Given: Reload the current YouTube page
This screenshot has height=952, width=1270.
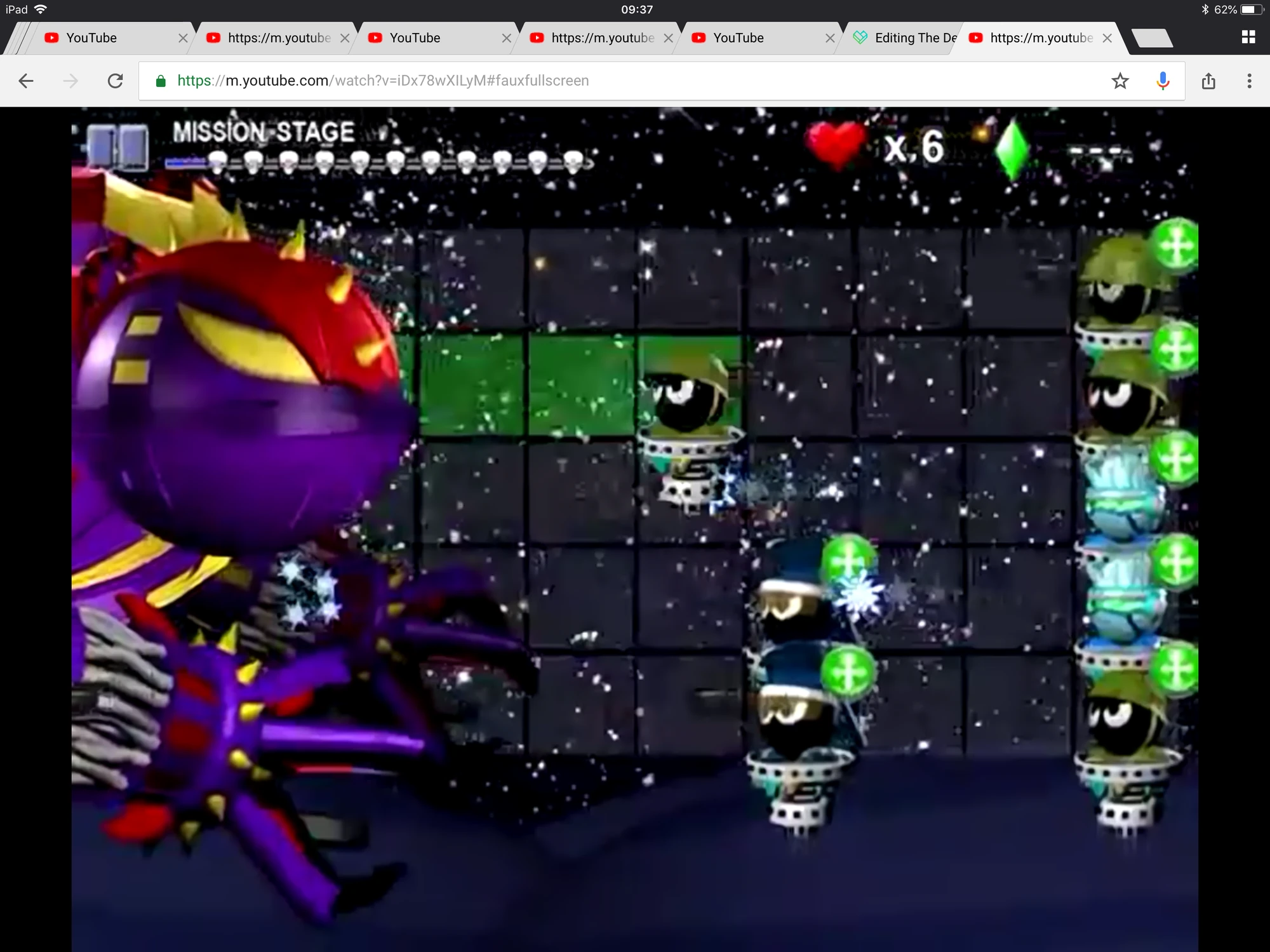Looking at the screenshot, I should tap(116, 81).
